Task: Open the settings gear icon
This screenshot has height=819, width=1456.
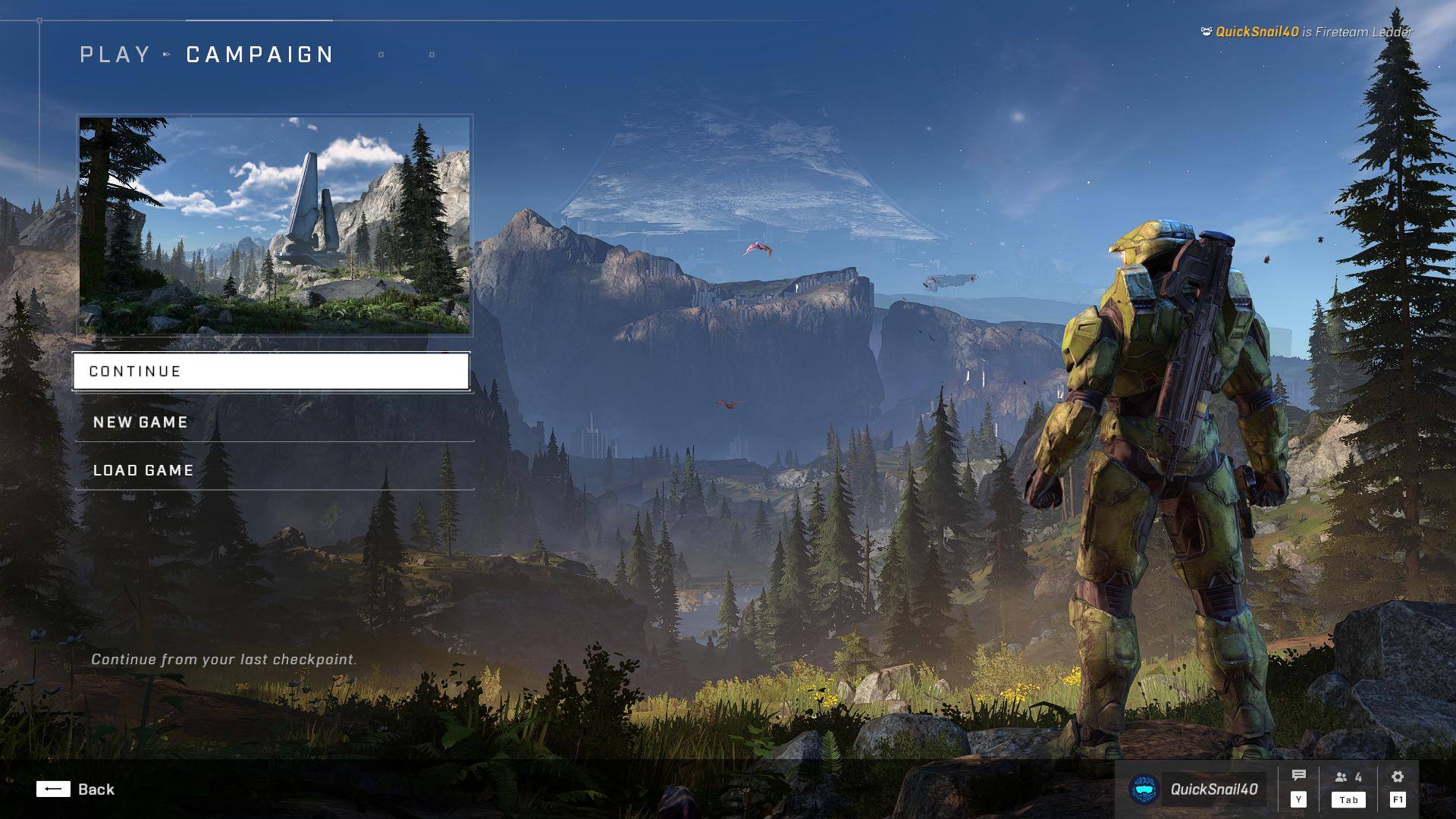Action: point(1398,777)
